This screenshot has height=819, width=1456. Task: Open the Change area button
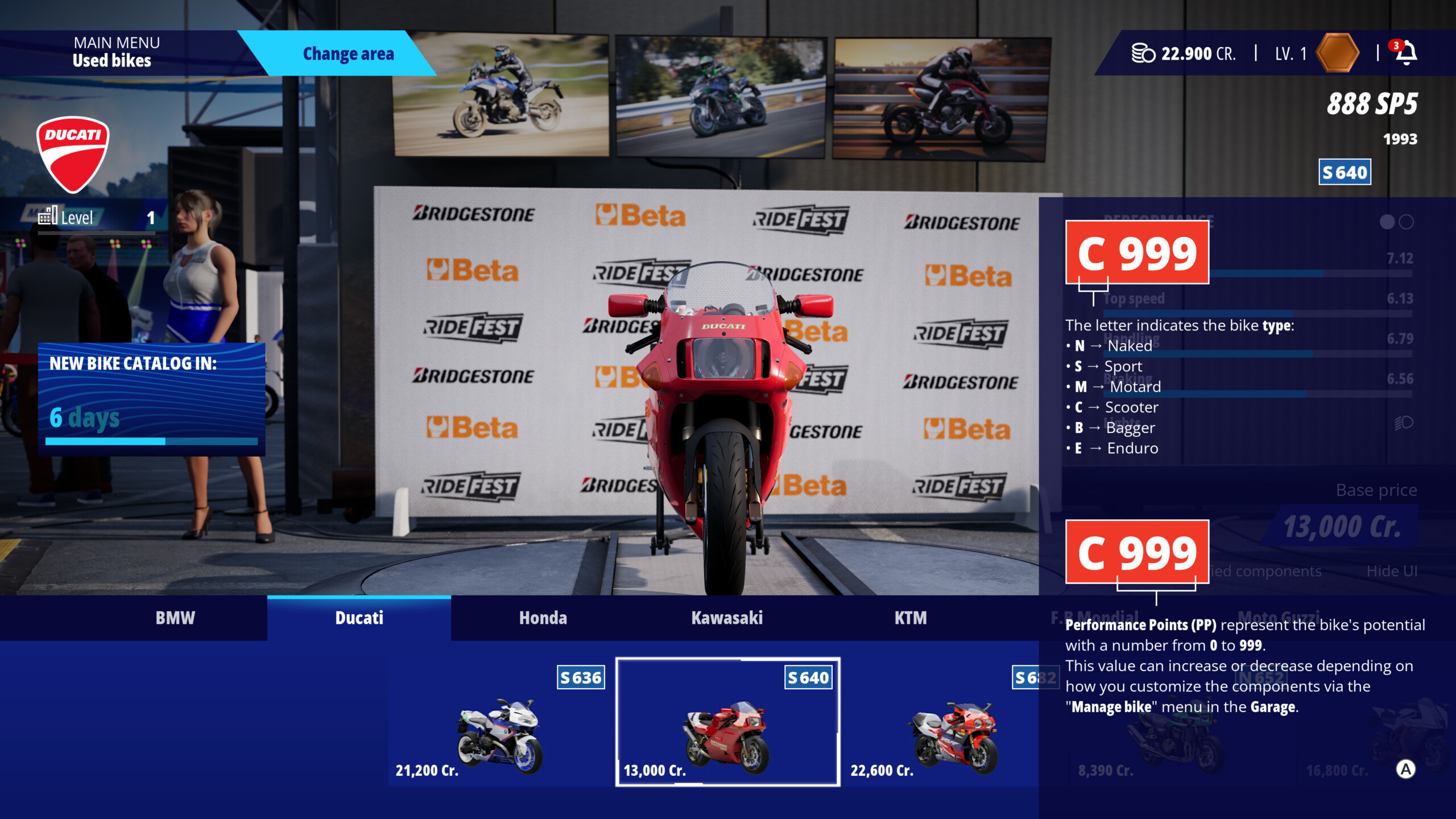click(x=348, y=53)
